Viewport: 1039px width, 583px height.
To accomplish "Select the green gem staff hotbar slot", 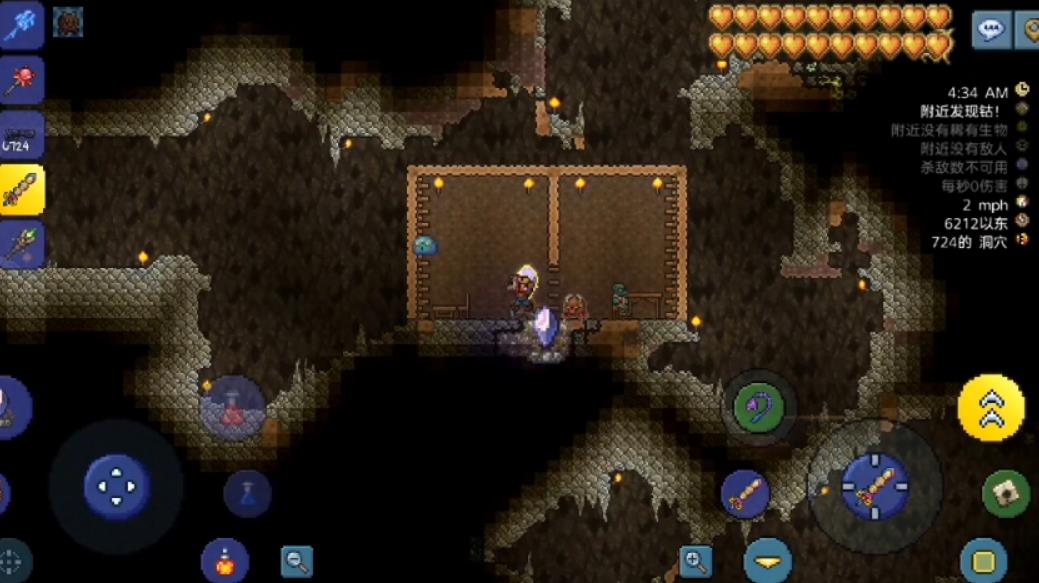I will click(x=21, y=245).
